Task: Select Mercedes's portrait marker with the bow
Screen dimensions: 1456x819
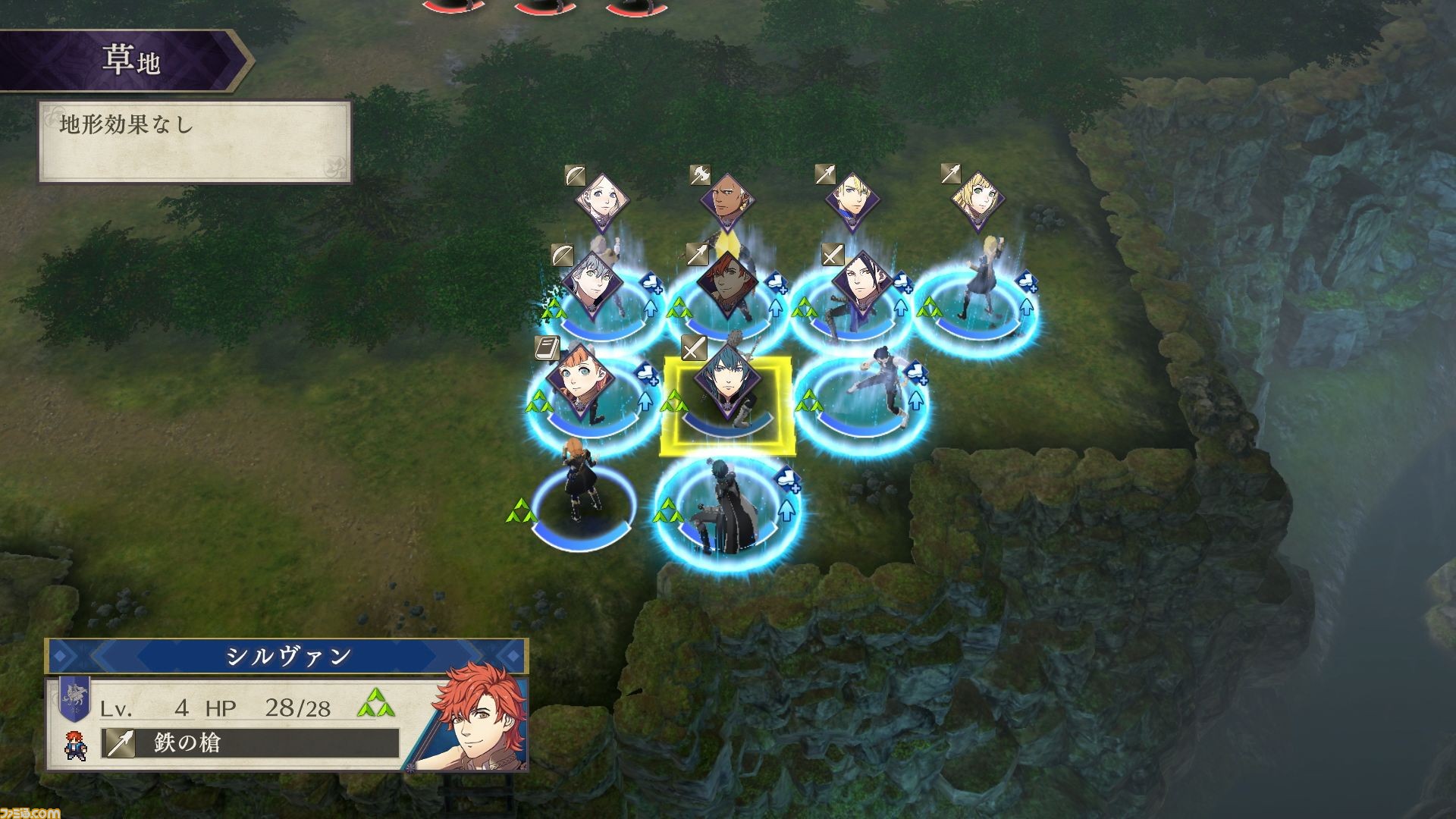Action: click(x=601, y=200)
